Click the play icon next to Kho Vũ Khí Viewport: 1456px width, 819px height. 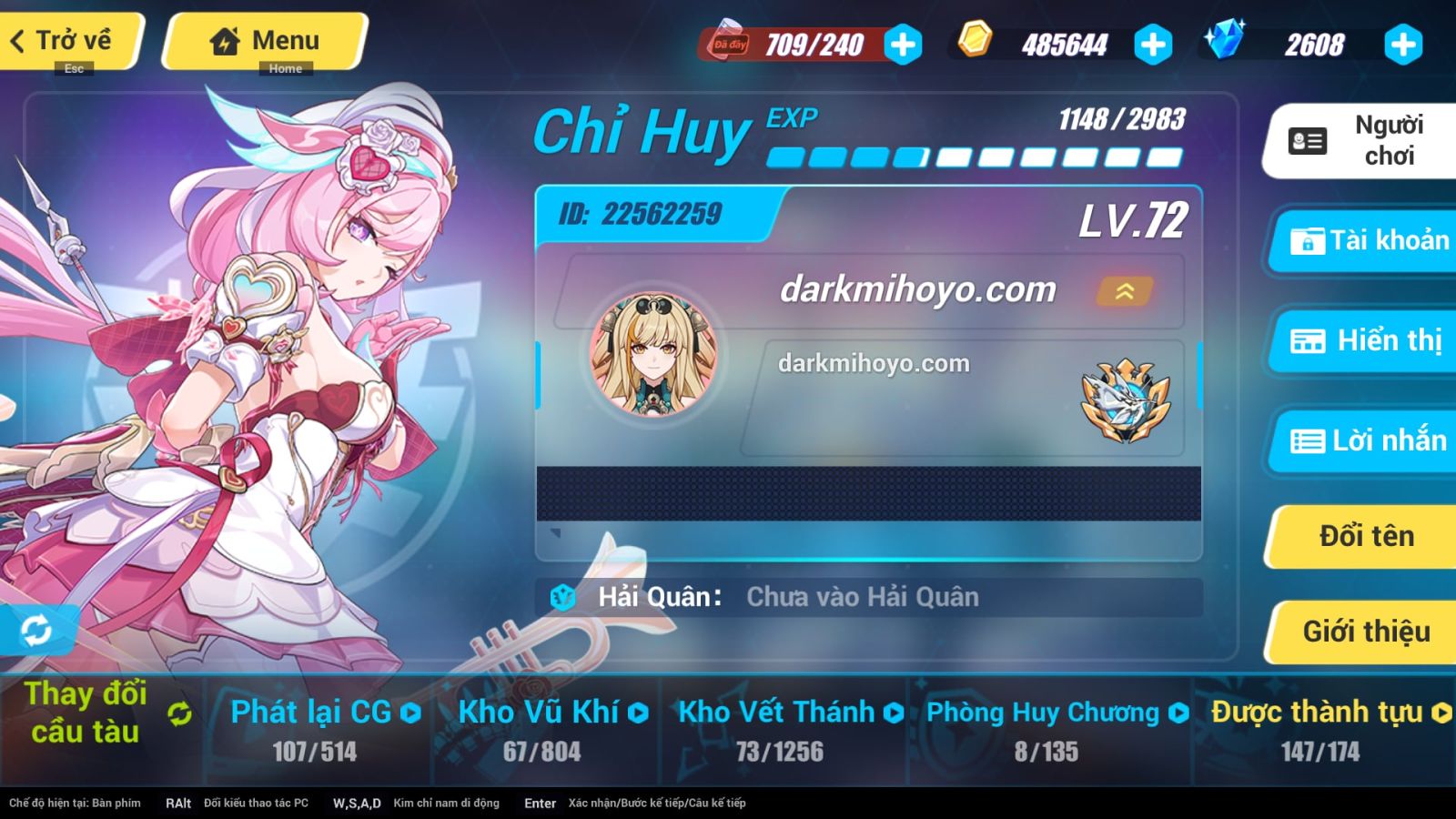click(x=639, y=713)
